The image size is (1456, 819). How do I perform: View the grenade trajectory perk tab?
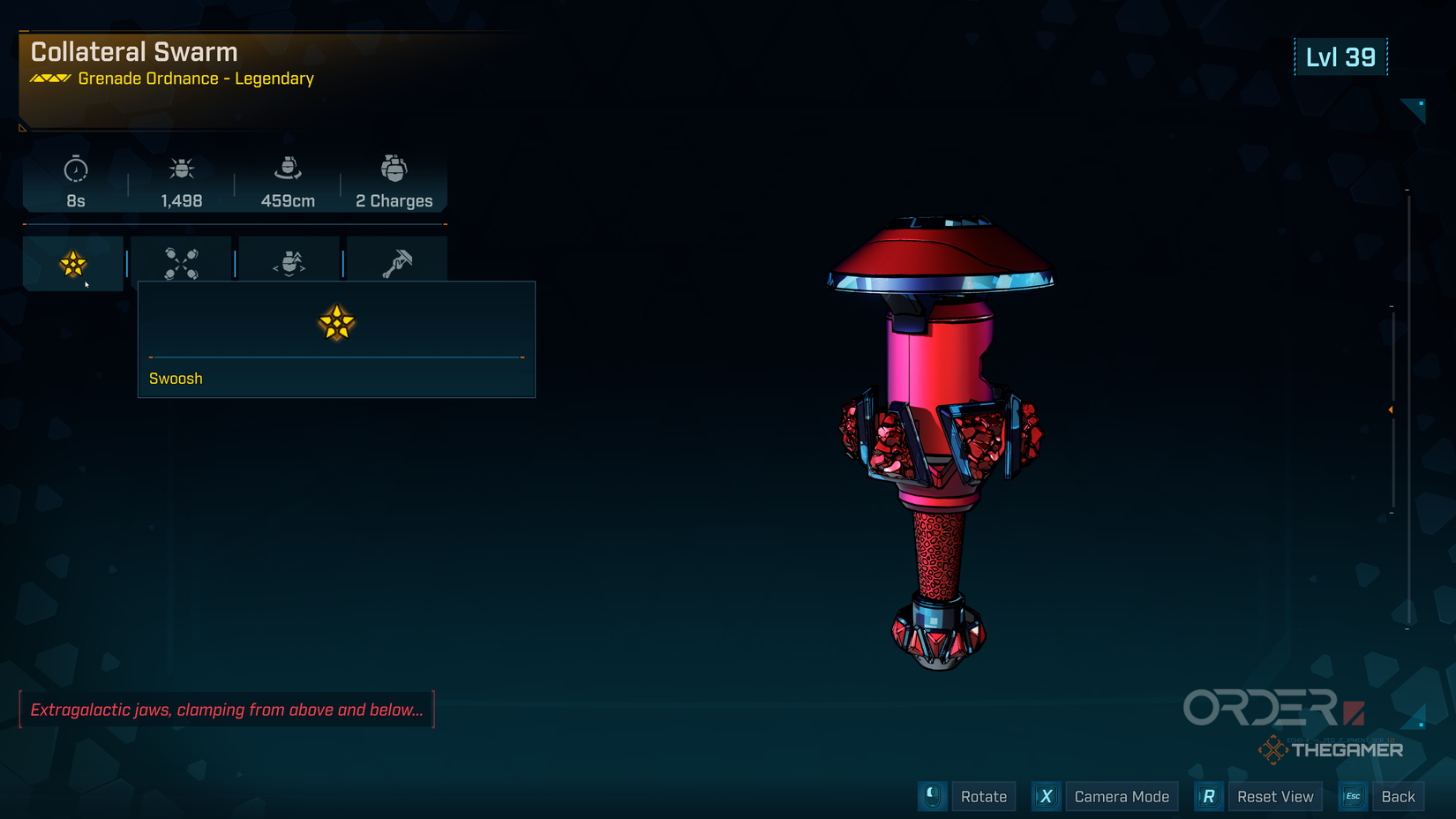coord(289,262)
